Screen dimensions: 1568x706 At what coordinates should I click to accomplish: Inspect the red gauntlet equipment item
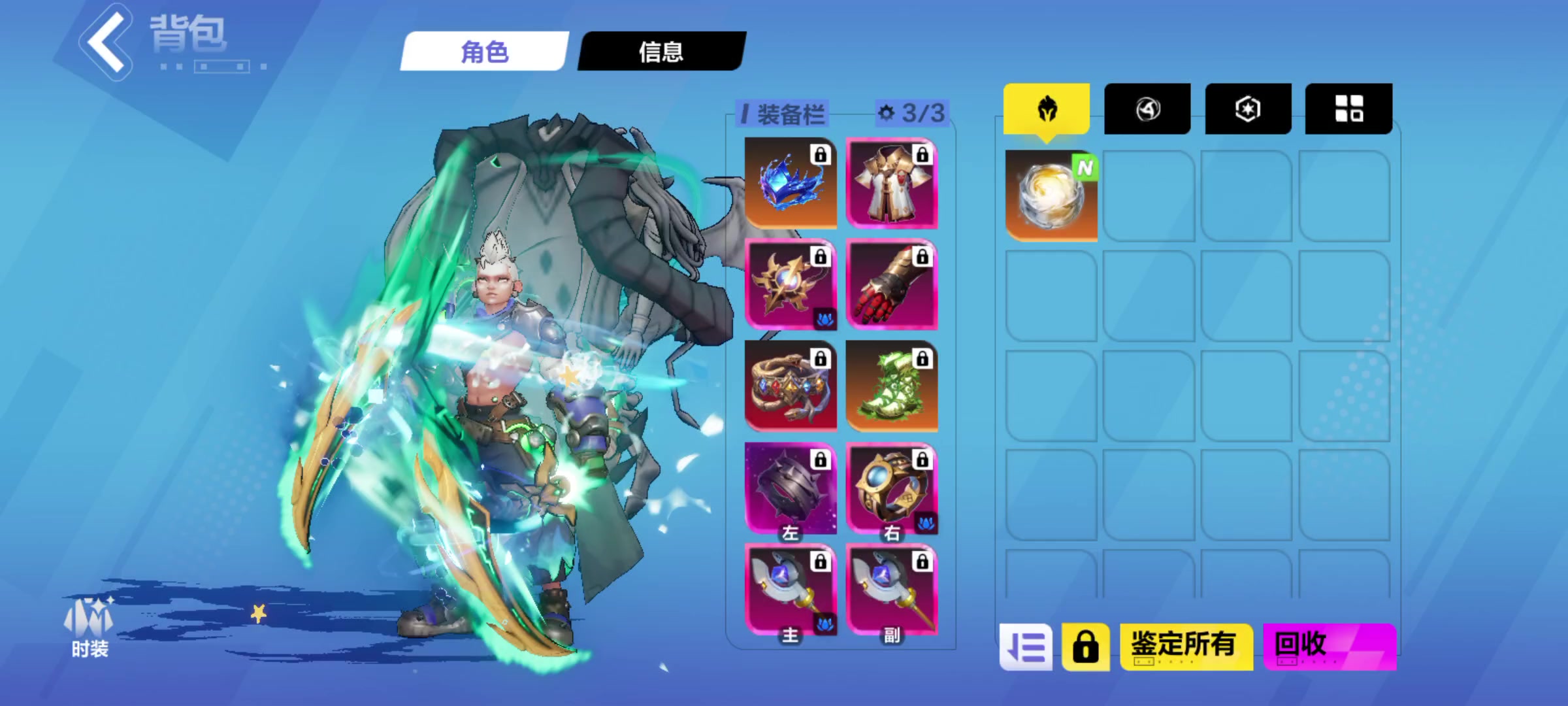[890, 286]
